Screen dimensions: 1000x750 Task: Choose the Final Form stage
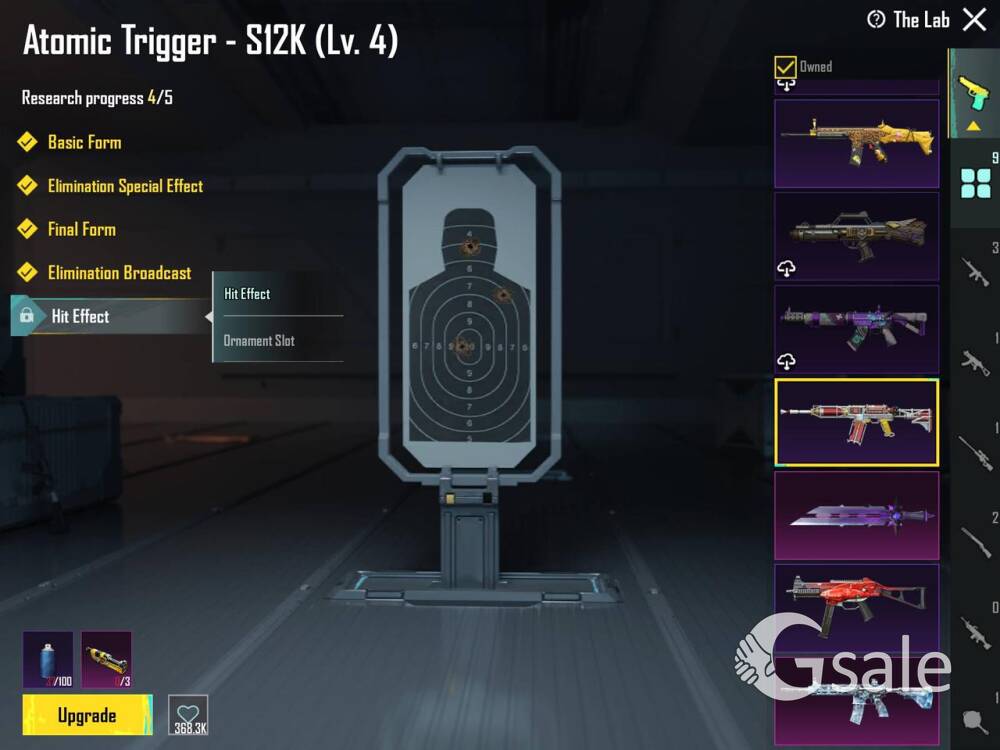click(x=81, y=229)
